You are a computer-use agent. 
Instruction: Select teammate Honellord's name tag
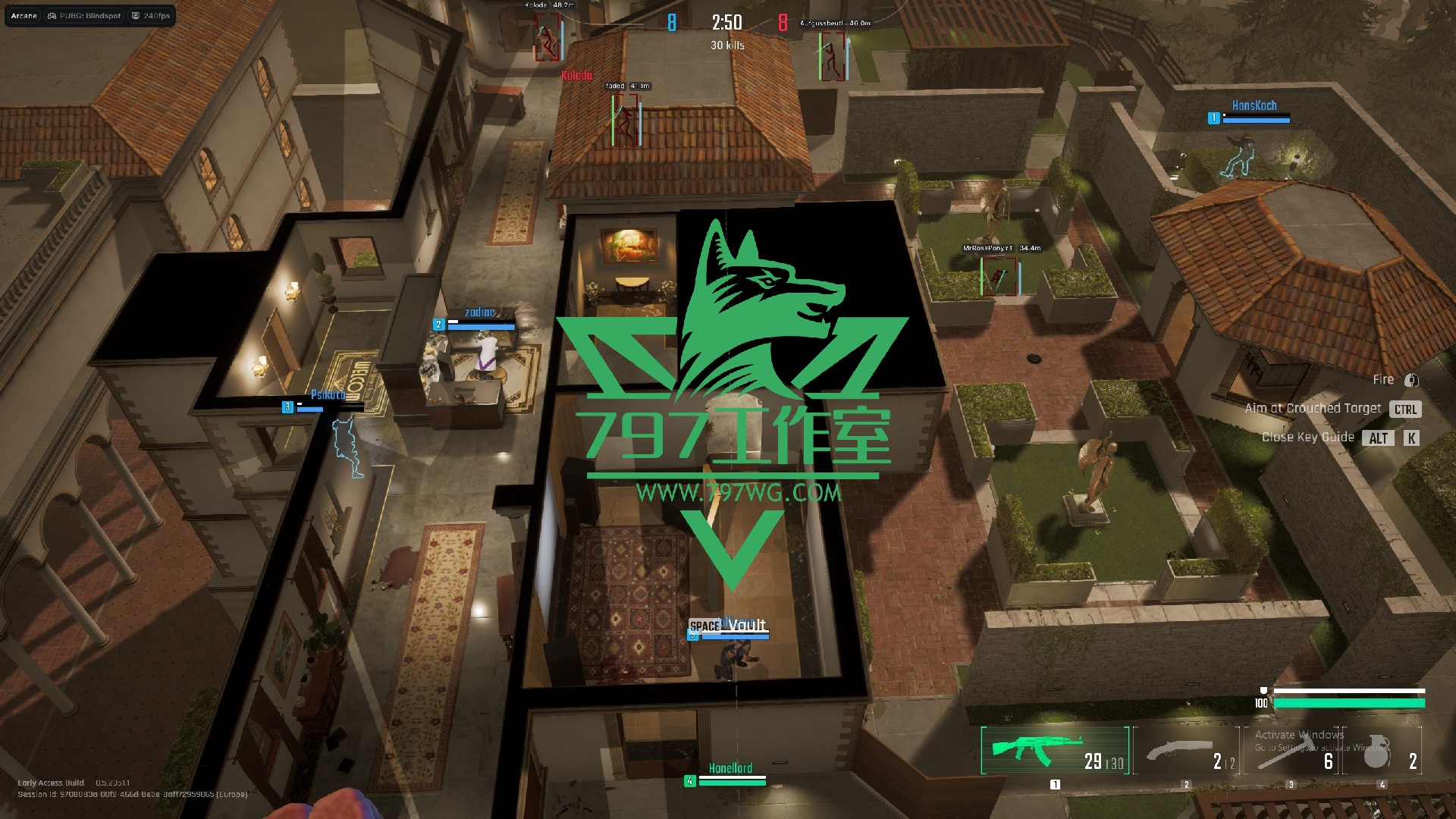pos(730,768)
